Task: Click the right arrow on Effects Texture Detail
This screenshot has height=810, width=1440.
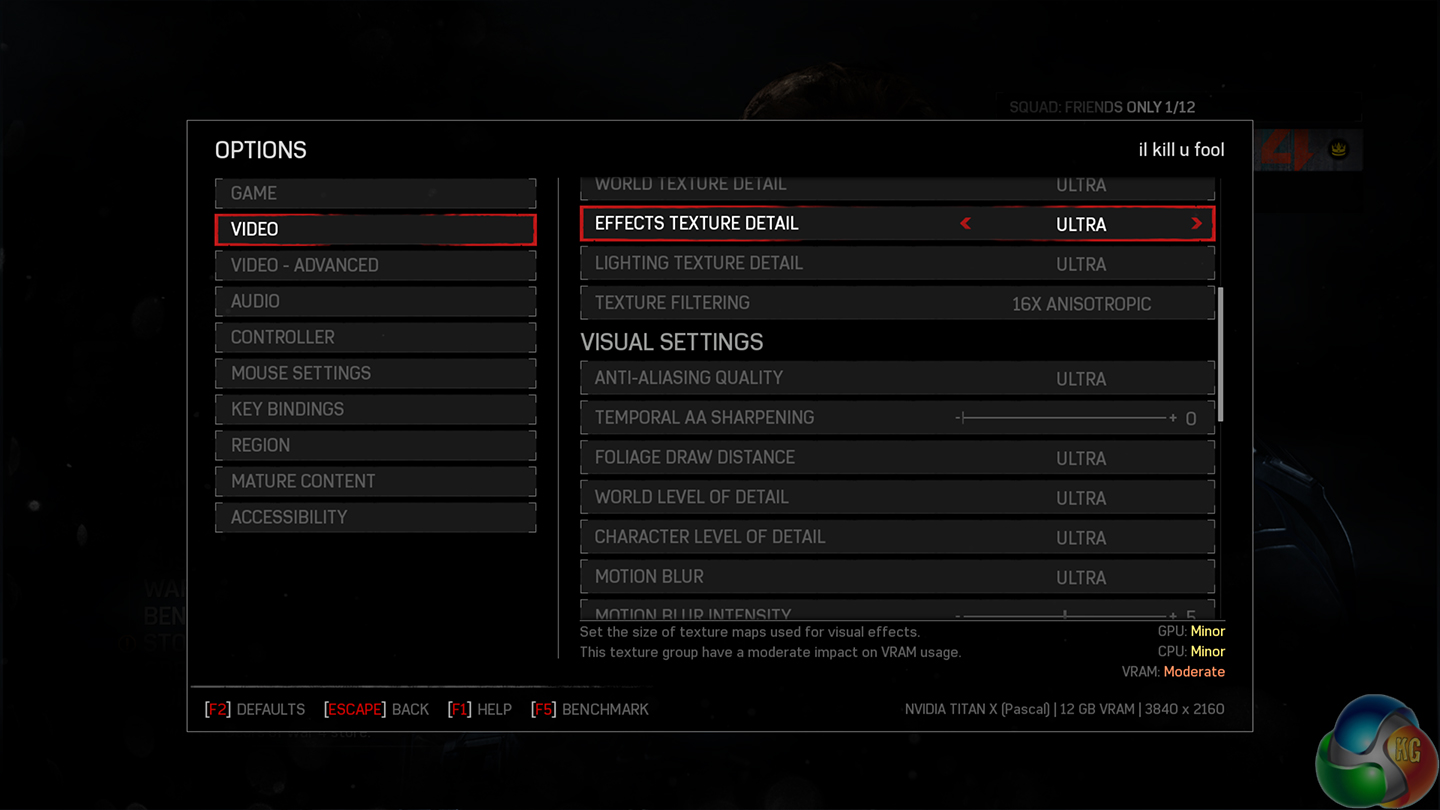Action: [x=1196, y=224]
